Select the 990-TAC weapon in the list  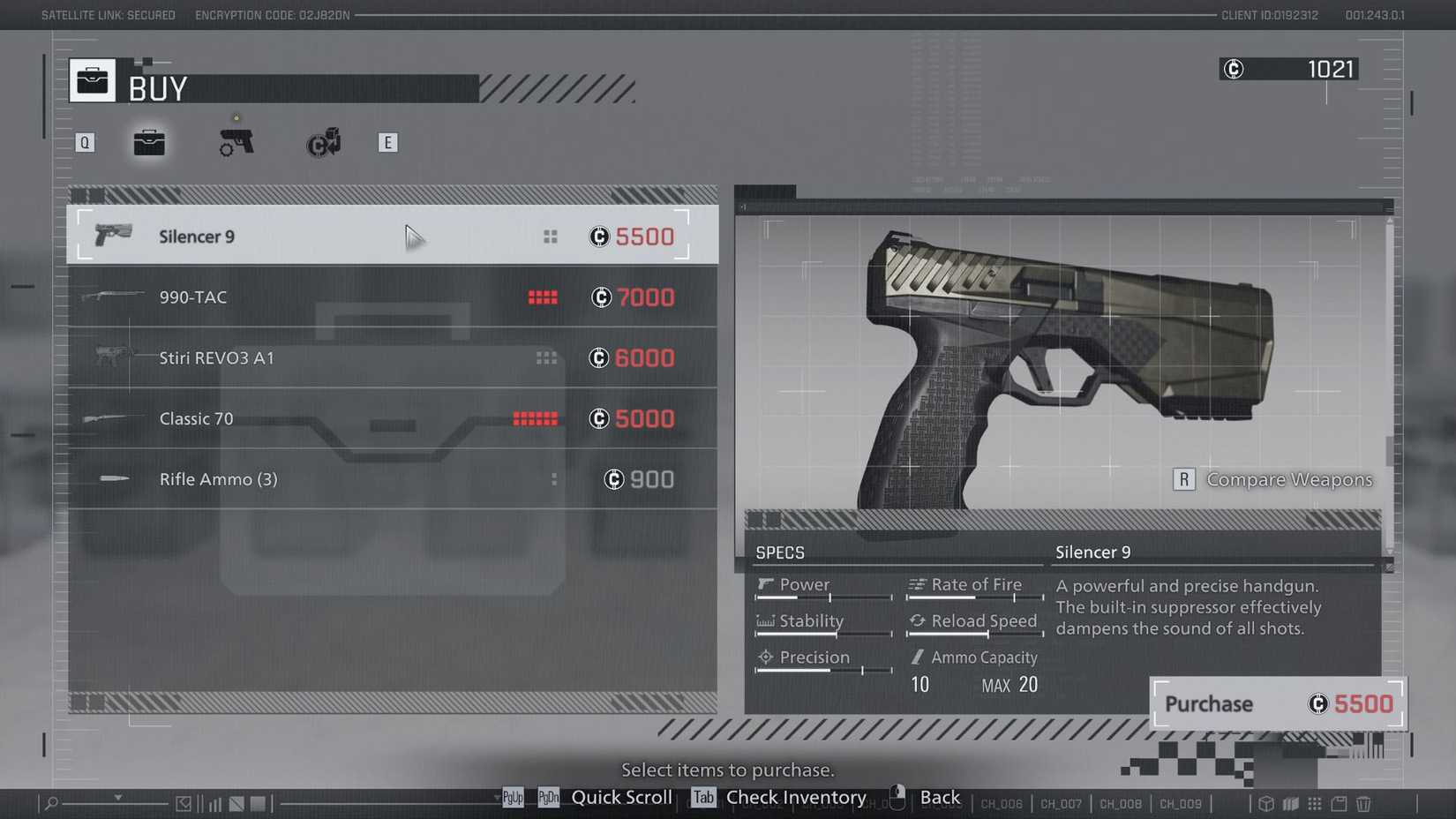pyautogui.click(x=393, y=297)
